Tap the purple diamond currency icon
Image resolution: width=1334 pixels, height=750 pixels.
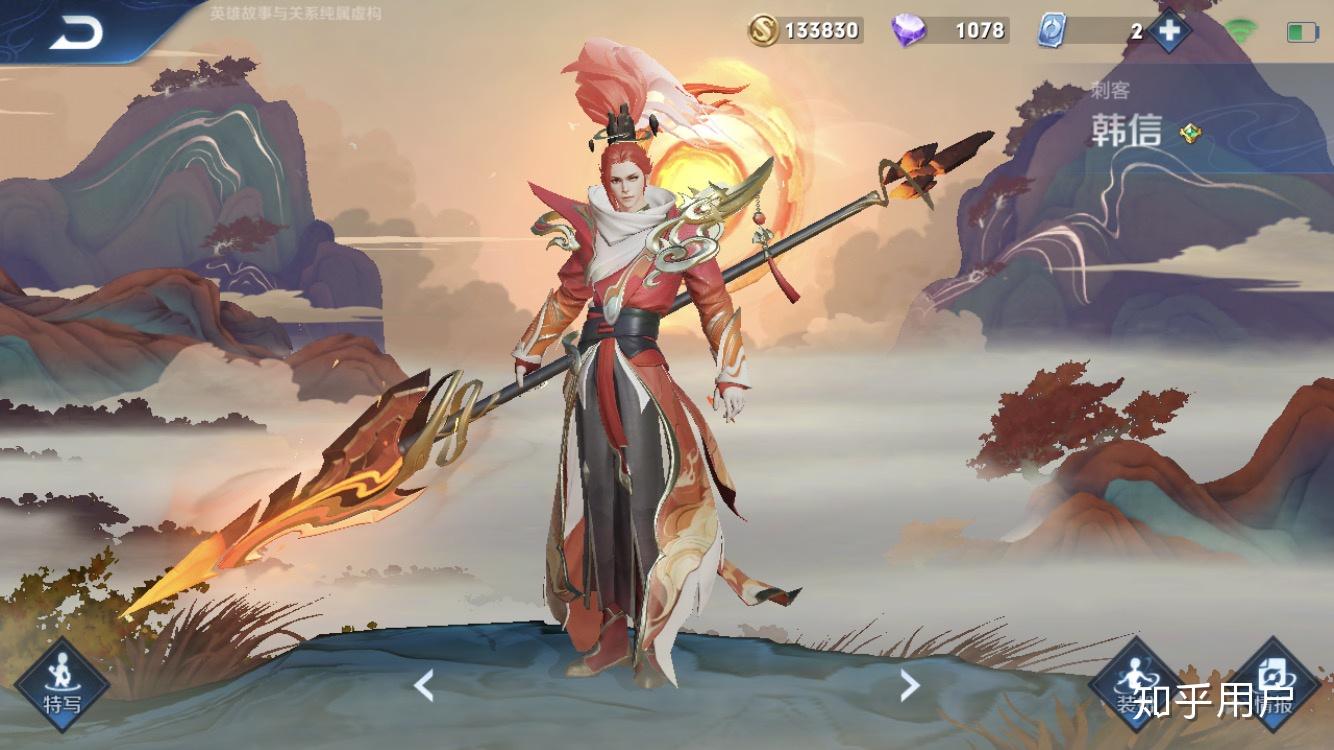(908, 30)
